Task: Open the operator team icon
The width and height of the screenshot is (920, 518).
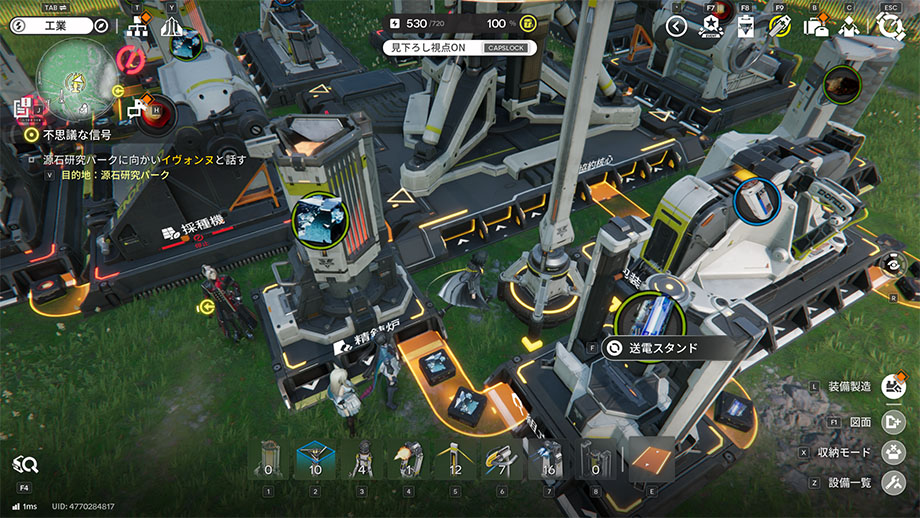Action: [851, 26]
